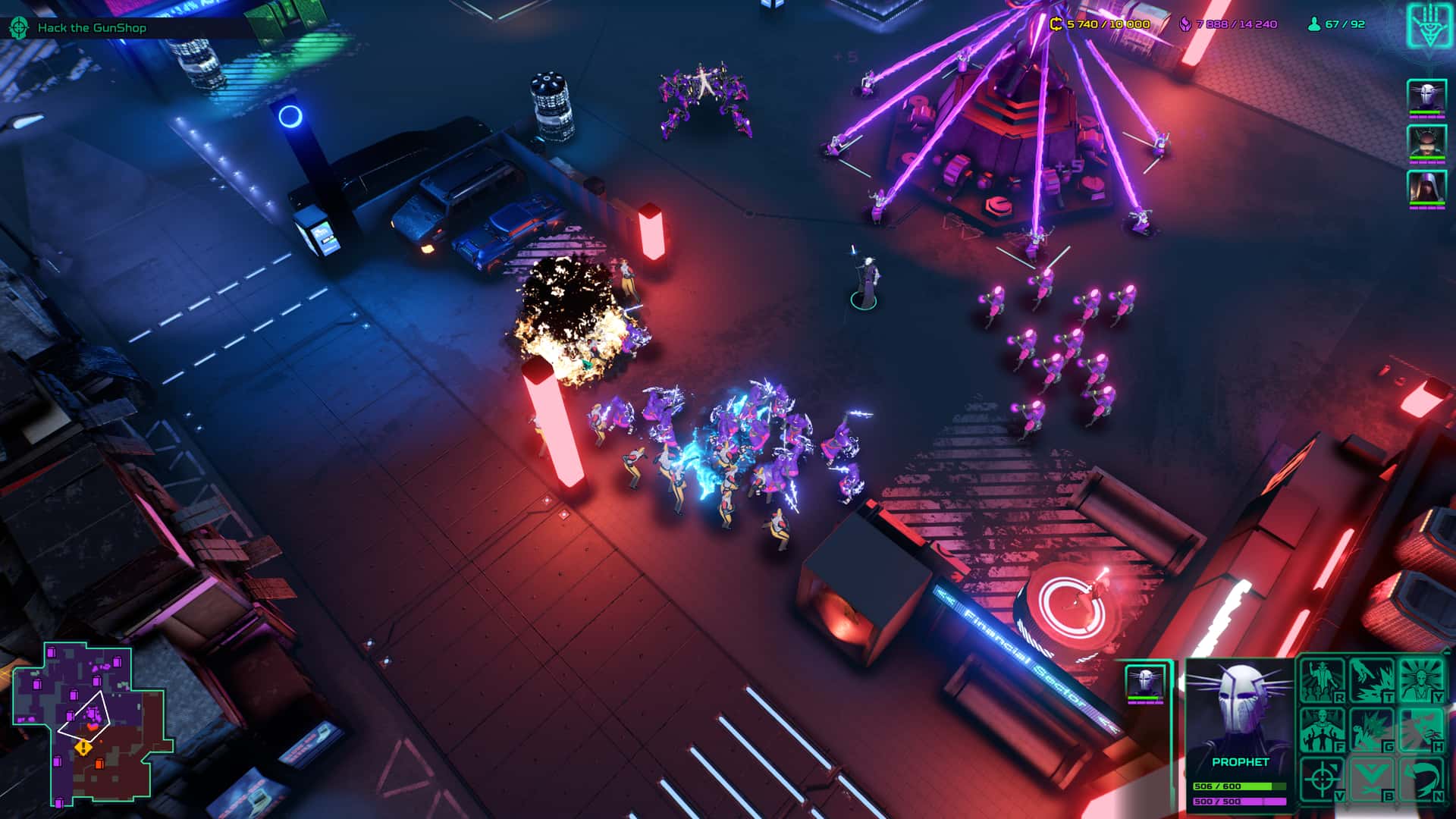Select the melee punch ability bound to G
The image size is (1456, 819).
coord(1371,729)
